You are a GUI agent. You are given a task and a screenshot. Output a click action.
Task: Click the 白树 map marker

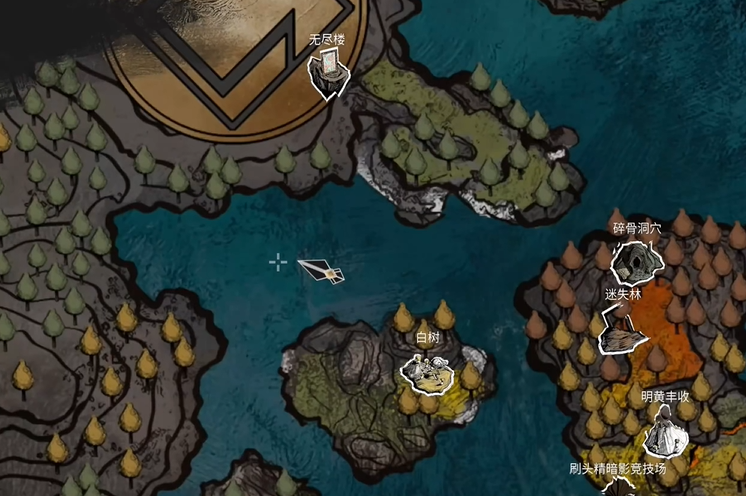(427, 370)
